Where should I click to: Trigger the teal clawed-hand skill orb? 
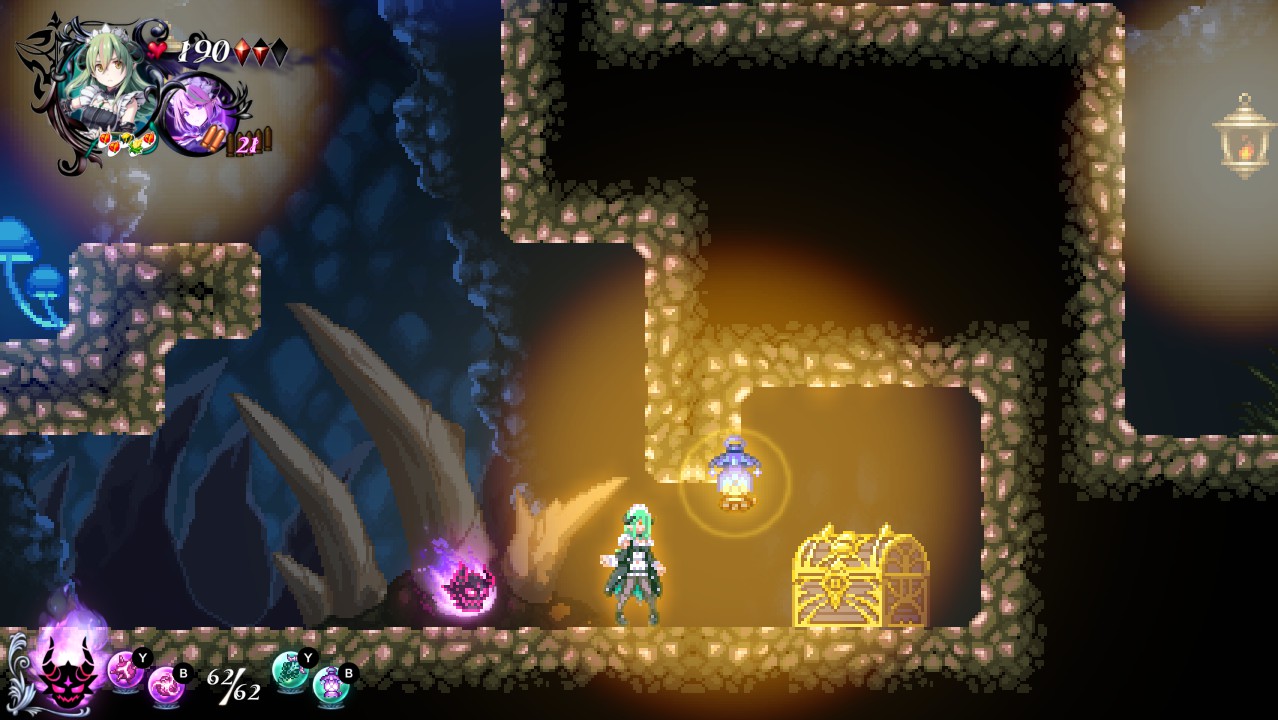[x=290, y=669]
